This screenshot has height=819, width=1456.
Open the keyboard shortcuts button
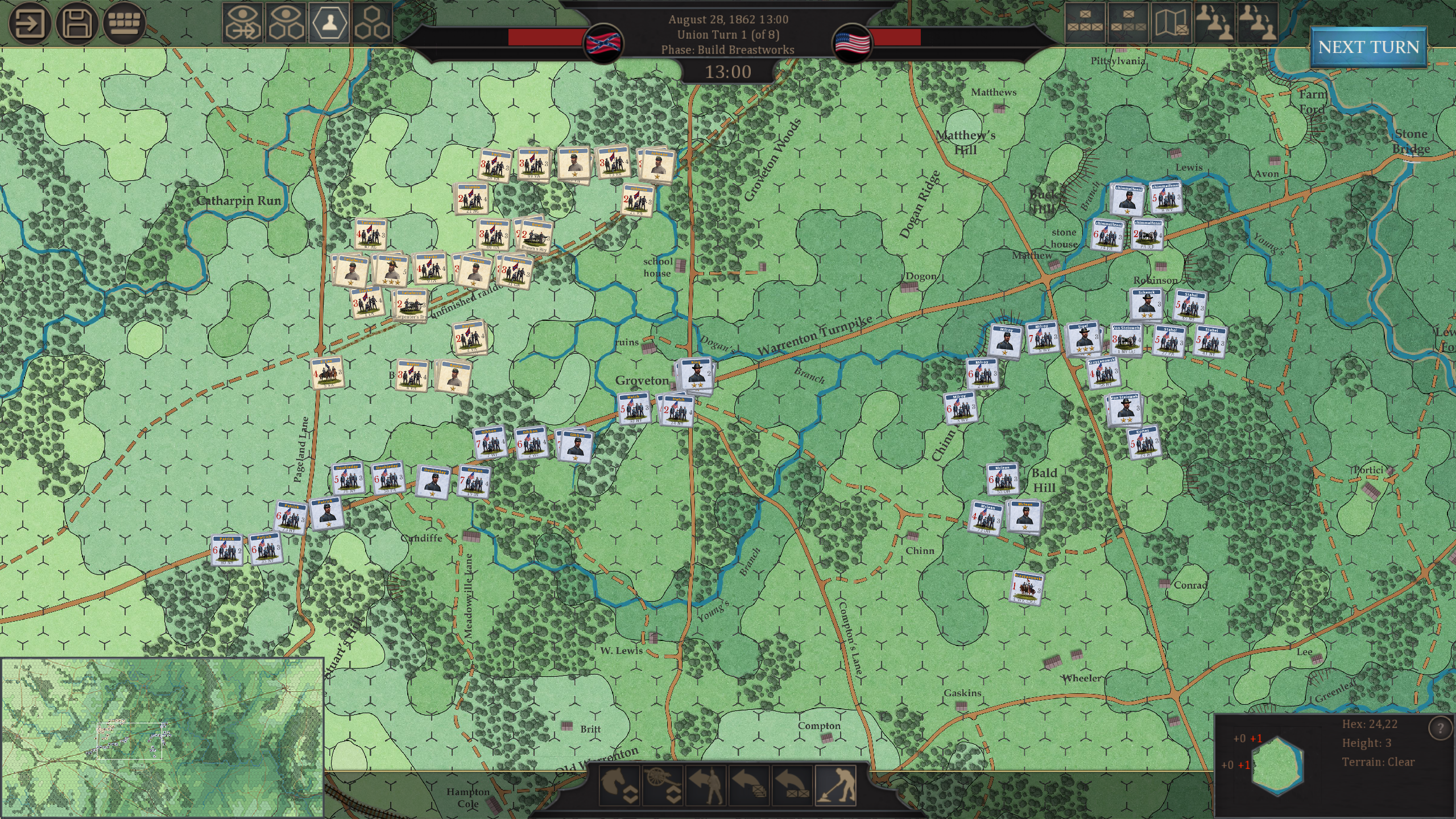point(123,24)
